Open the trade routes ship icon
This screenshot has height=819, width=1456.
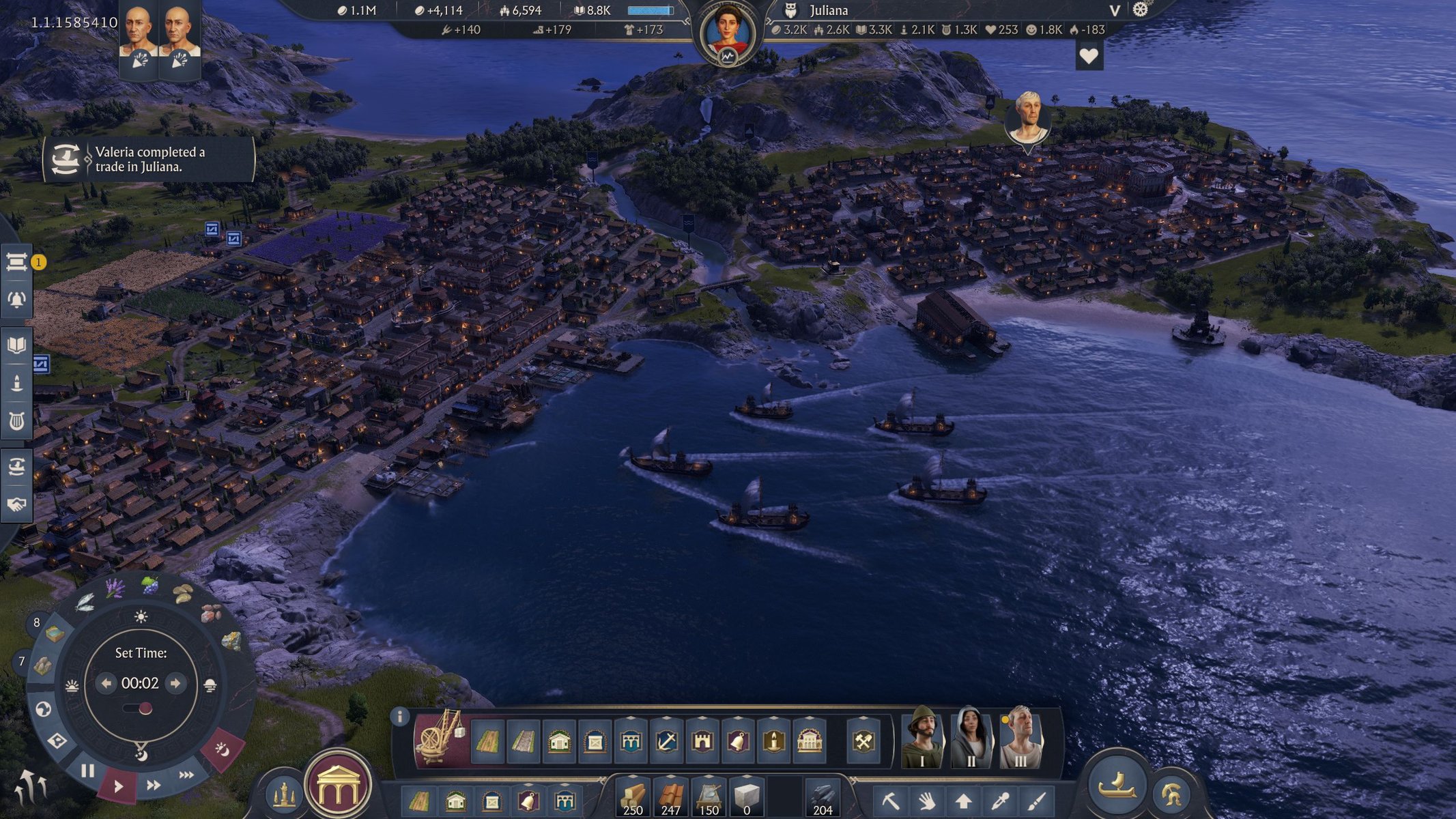(17, 467)
